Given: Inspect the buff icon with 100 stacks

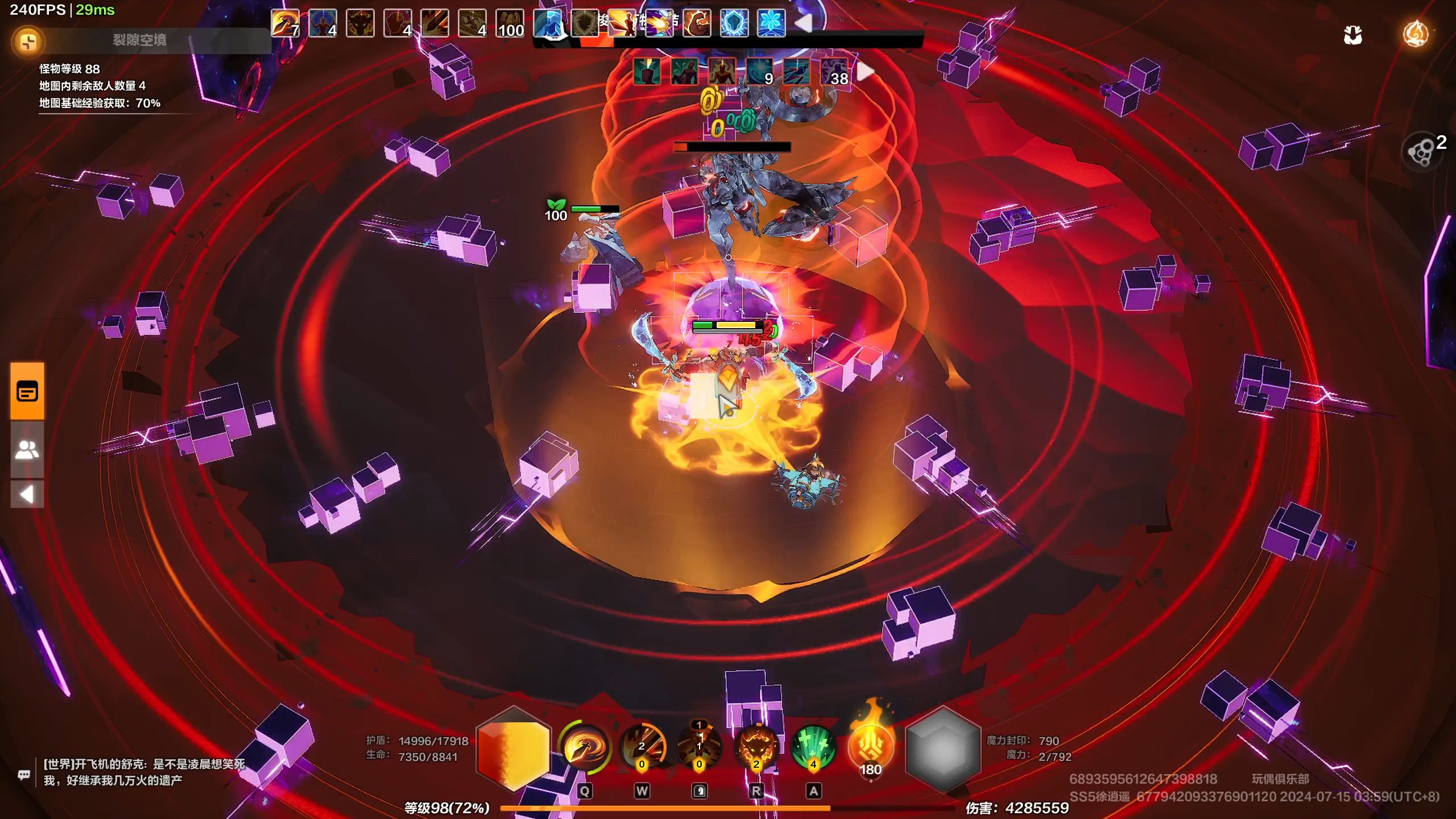Looking at the screenshot, I should 510,23.
